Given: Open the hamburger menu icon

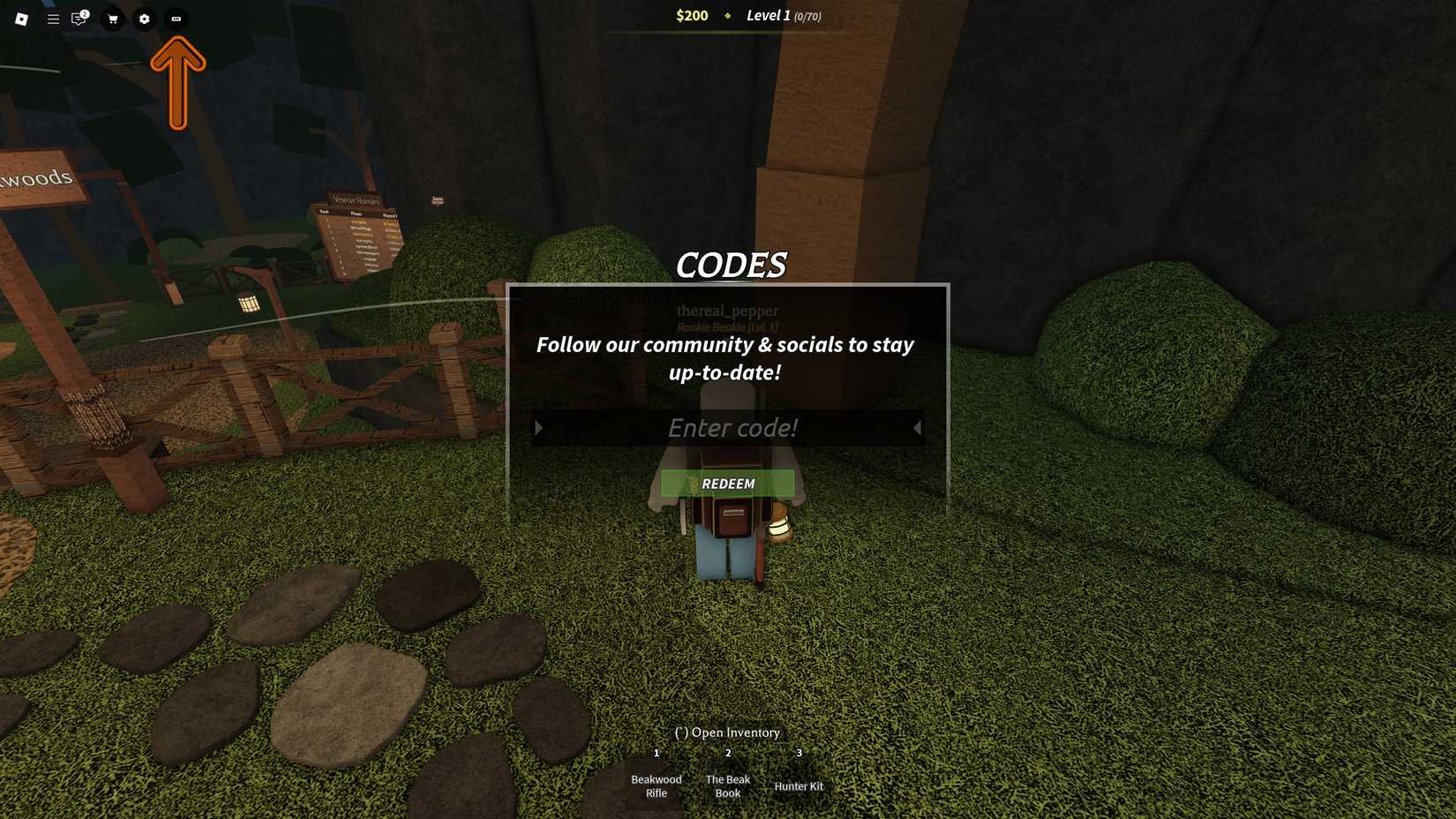Looking at the screenshot, I should pos(52,19).
